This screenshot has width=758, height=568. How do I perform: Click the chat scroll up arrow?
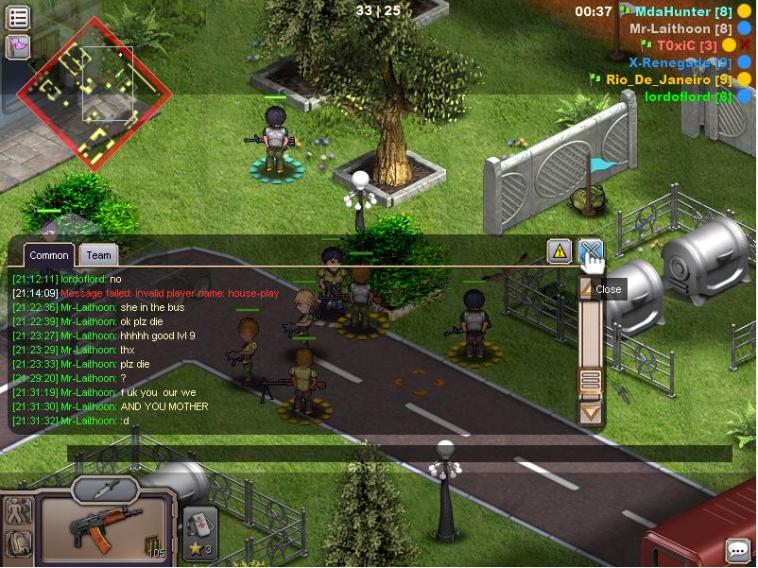(589, 290)
